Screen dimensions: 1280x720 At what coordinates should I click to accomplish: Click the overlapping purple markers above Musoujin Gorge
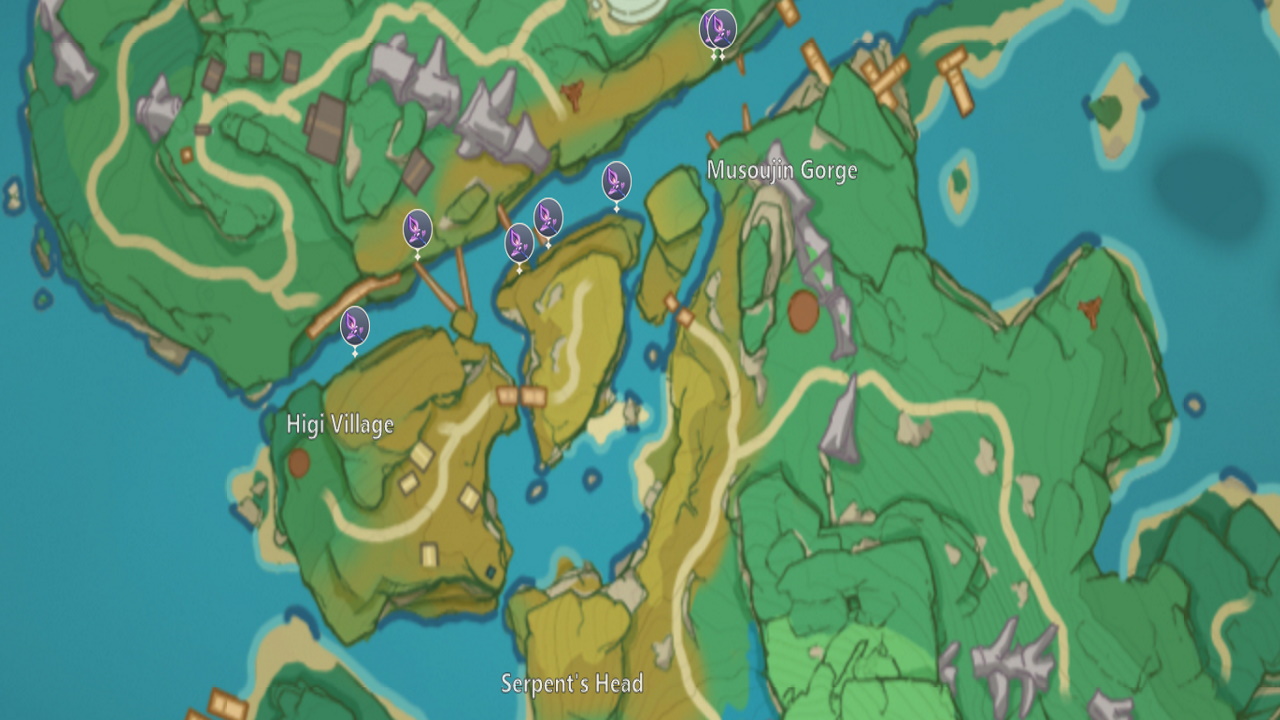point(718,28)
